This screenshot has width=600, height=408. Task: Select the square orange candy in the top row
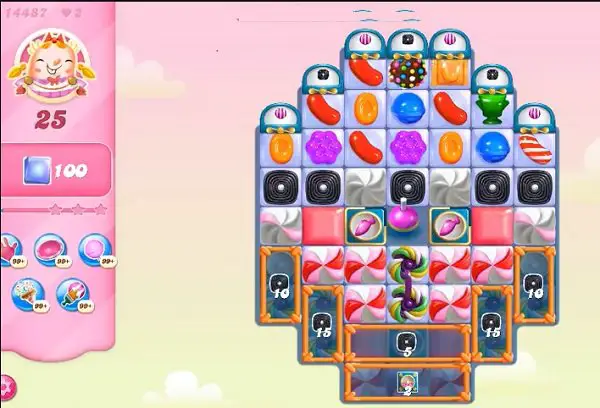pyautogui.click(x=449, y=71)
